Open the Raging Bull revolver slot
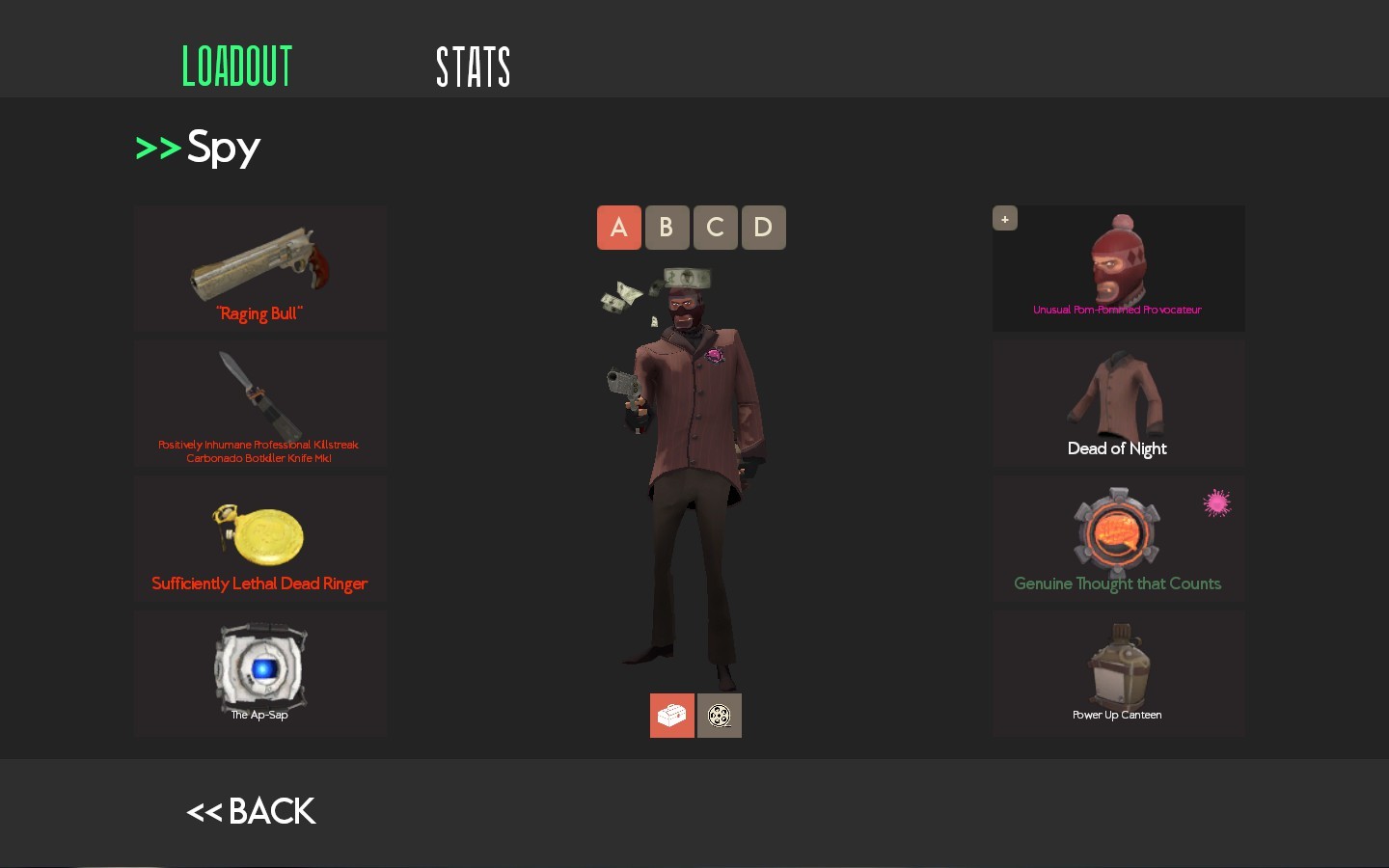 [259, 268]
